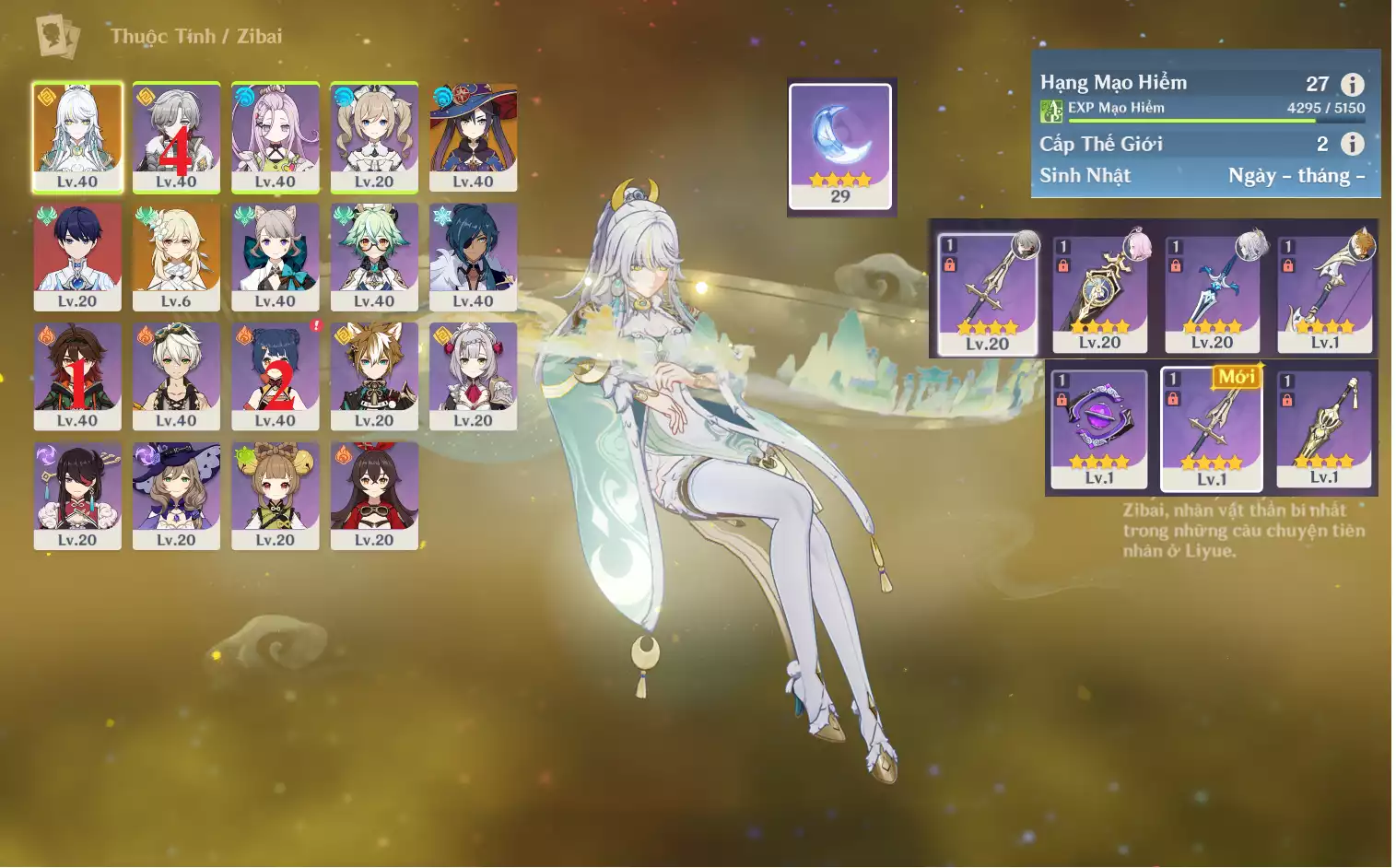Pick the blonde Traveler at Lv.6
This screenshot has width=1396, height=868.
click(x=176, y=256)
